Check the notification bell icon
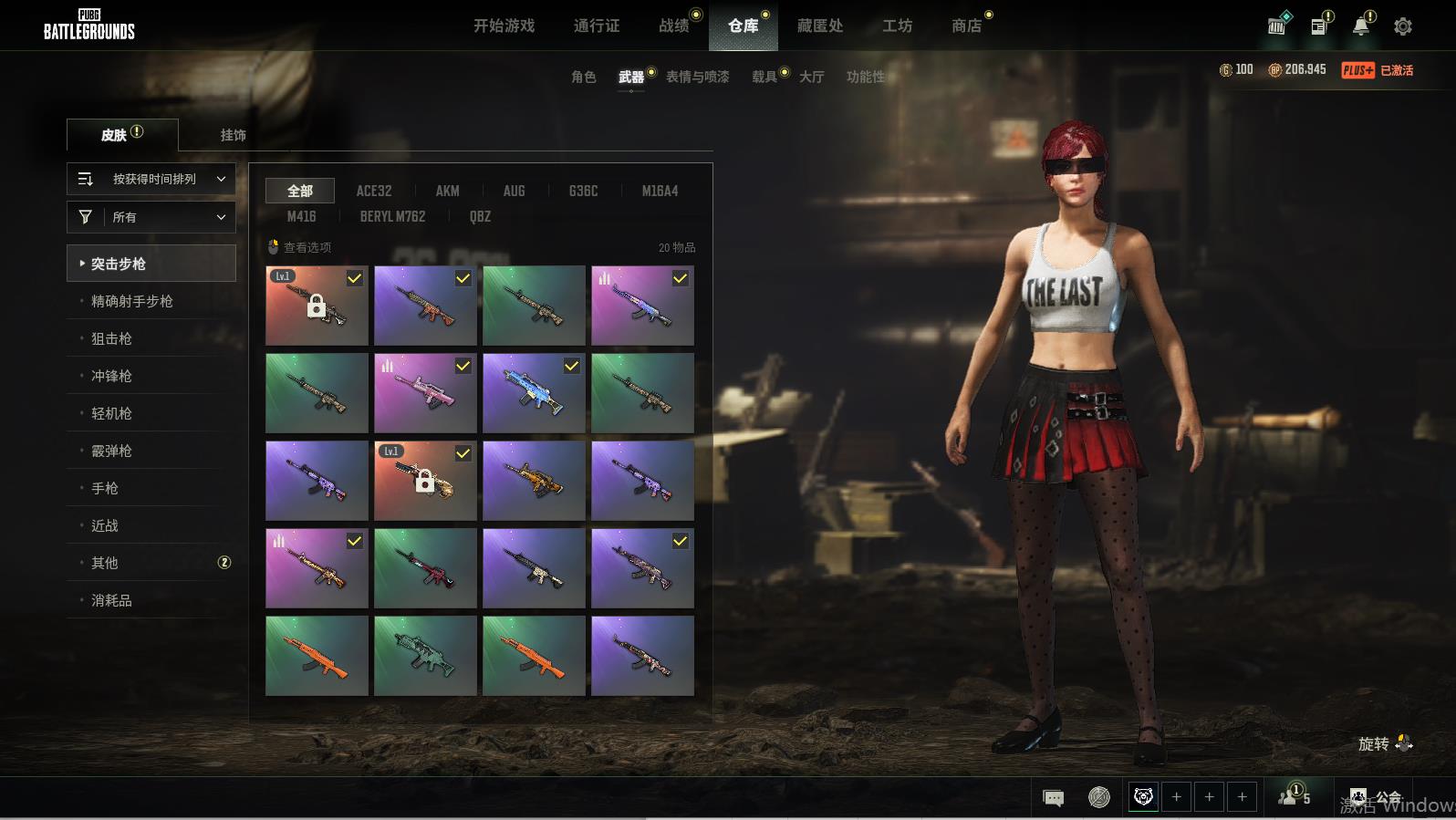 tap(1361, 26)
